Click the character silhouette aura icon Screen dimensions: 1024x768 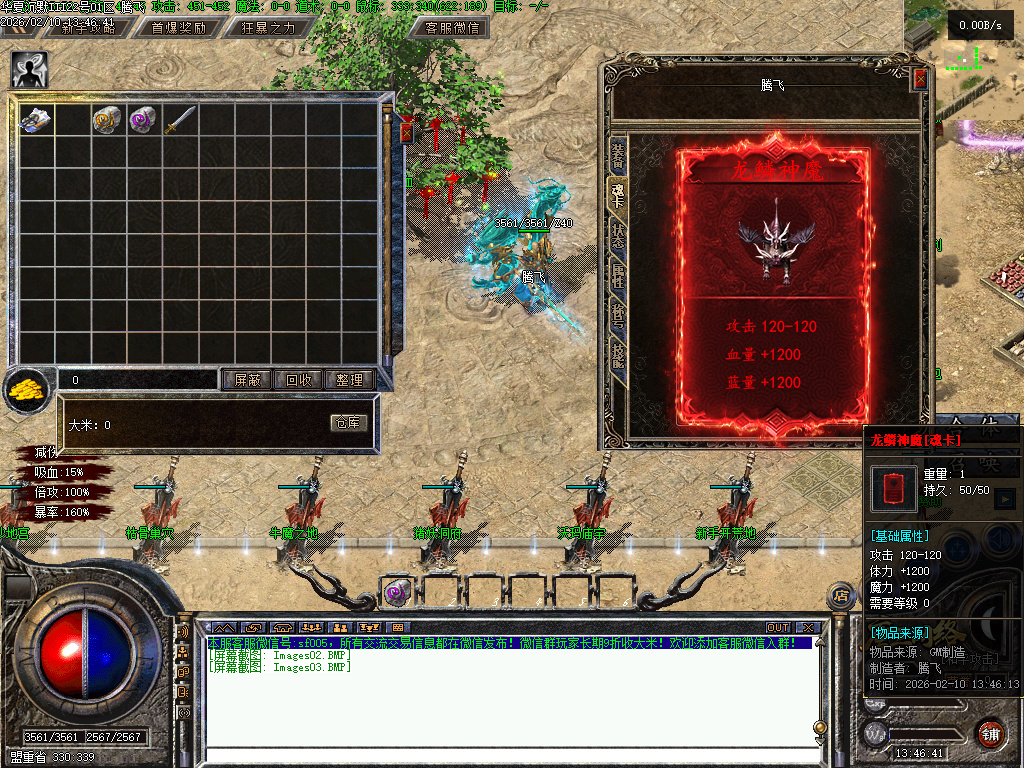coord(29,69)
